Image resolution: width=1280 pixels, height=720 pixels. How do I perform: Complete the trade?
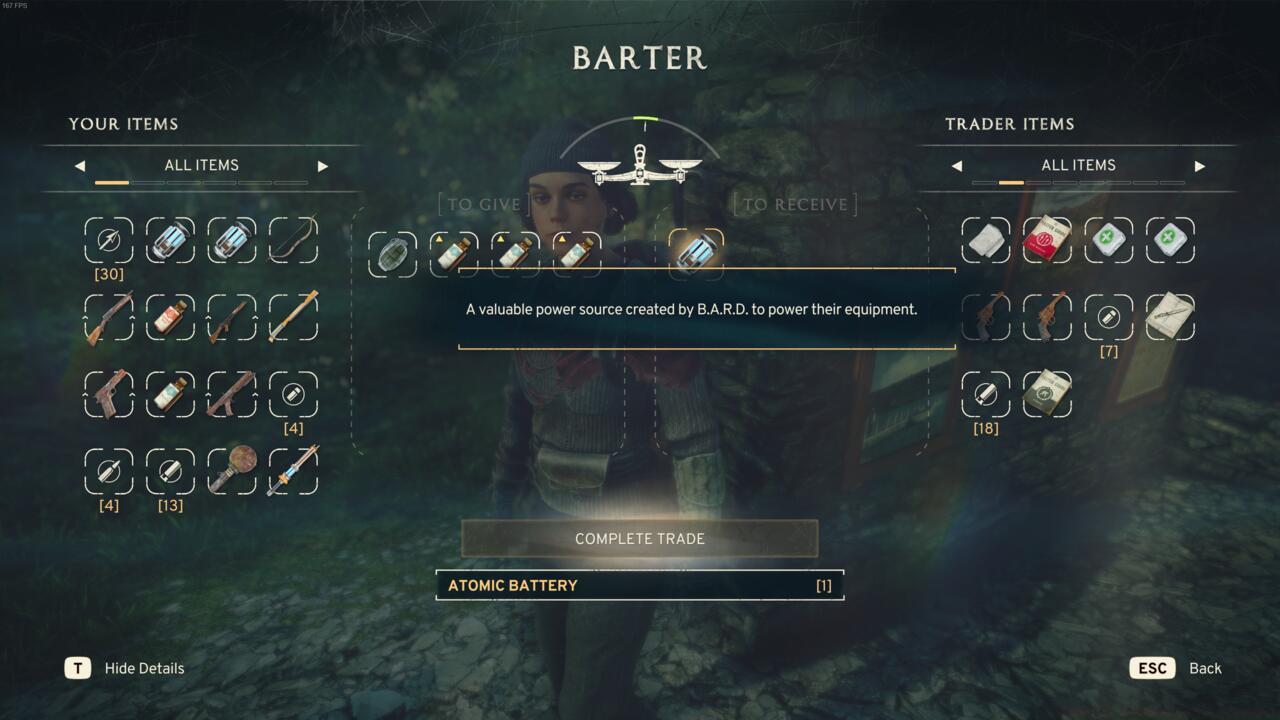pyautogui.click(x=639, y=538)
